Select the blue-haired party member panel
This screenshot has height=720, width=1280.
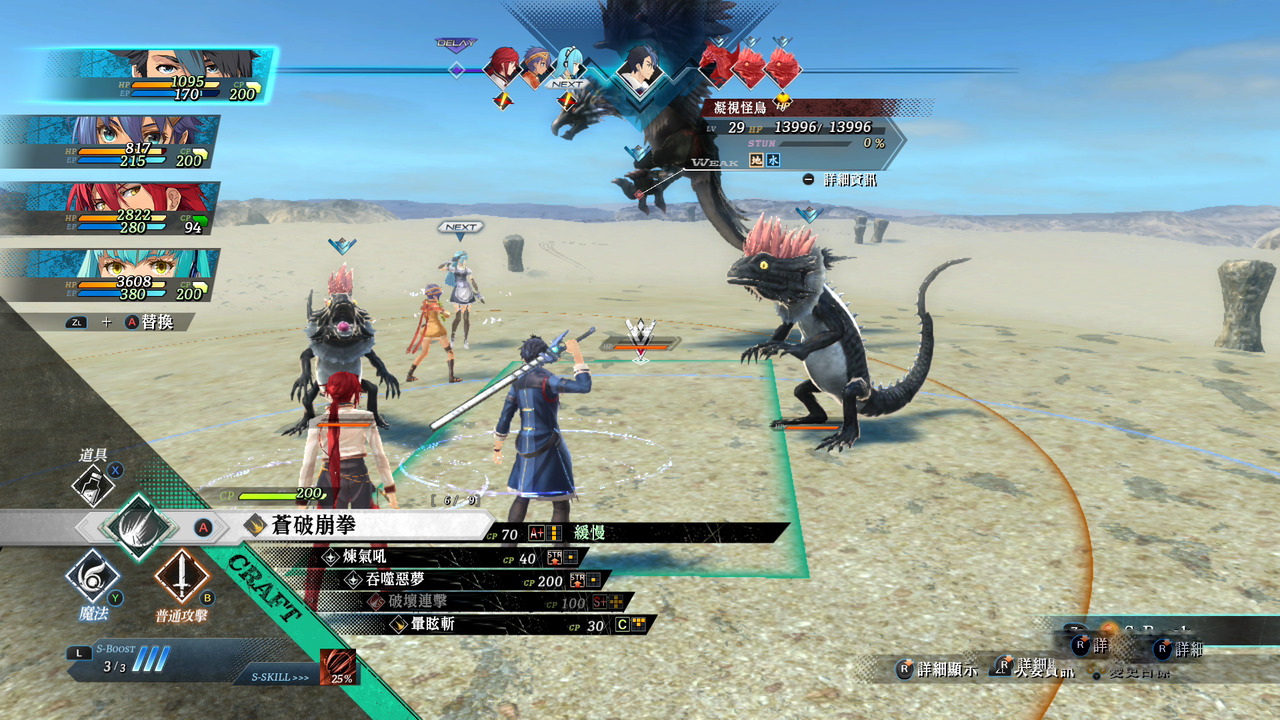[110, 142]
